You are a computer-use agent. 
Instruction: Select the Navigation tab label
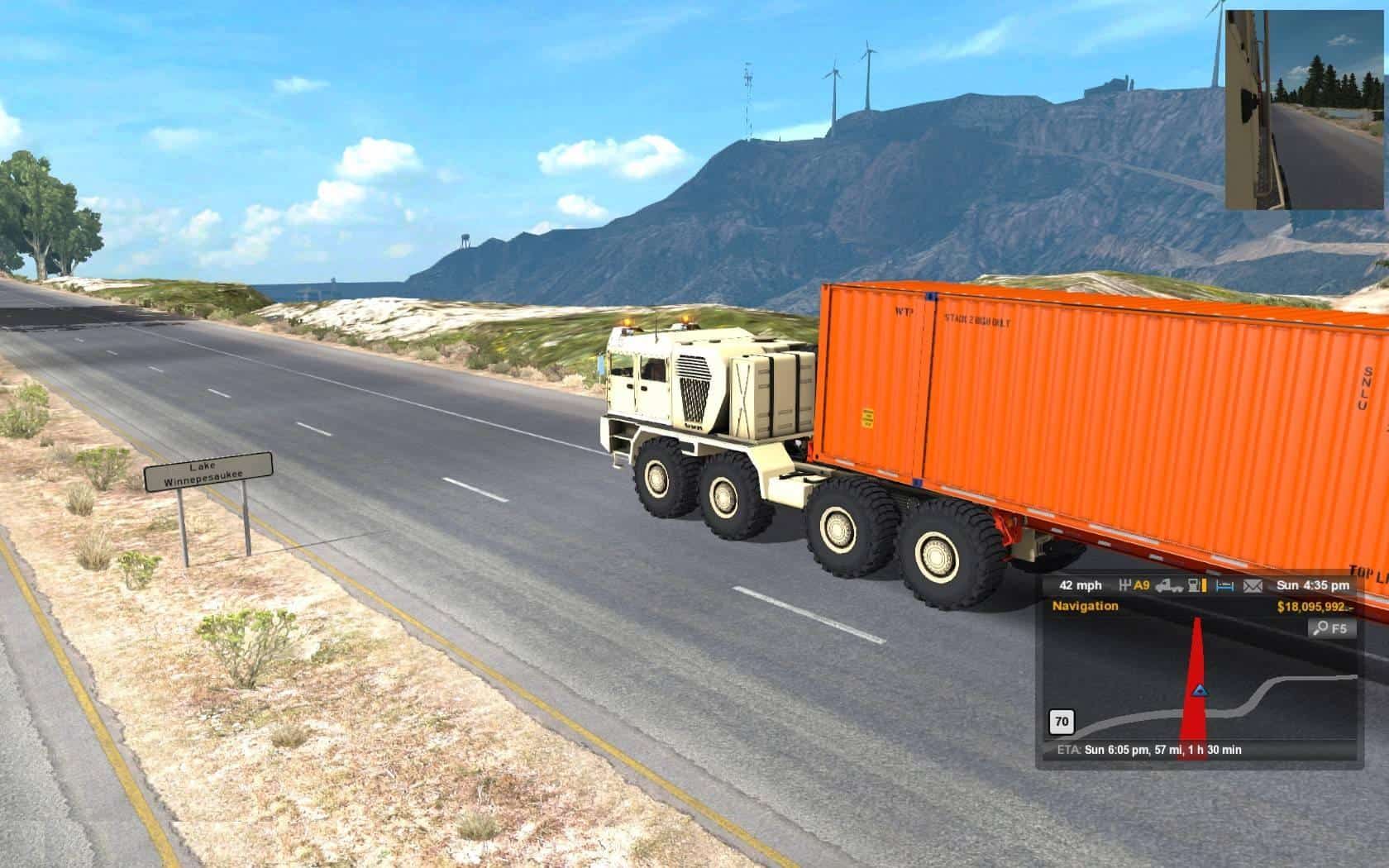click(x=1085, y=606)
